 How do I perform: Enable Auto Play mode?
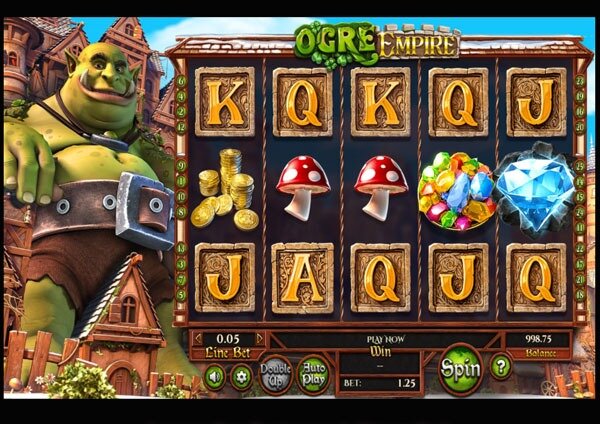click(313, 373)
